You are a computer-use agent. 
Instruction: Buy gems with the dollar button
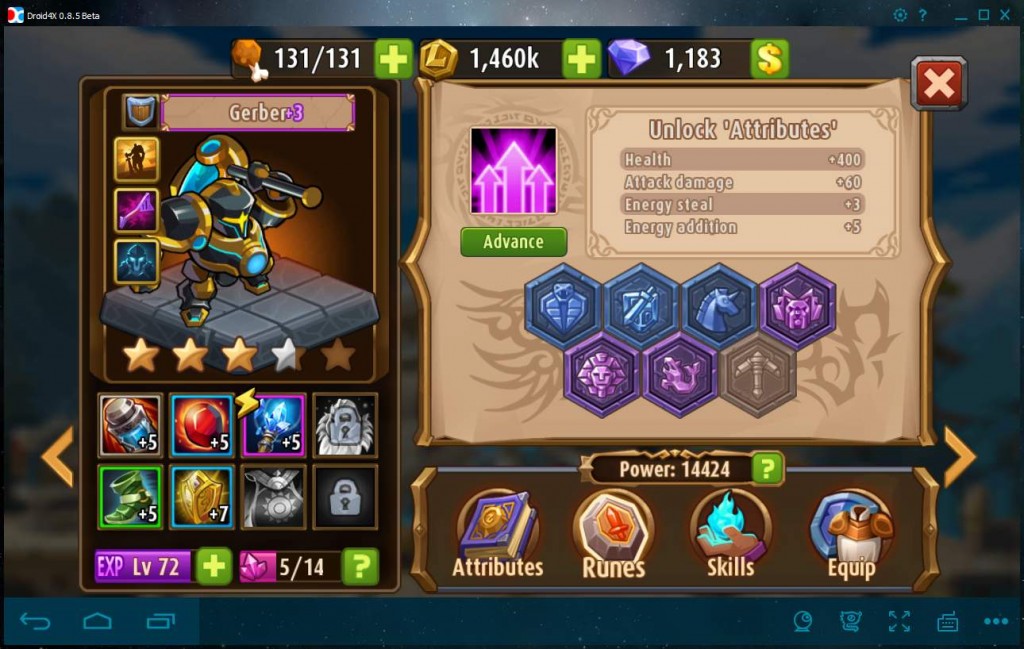click(770, 59)
